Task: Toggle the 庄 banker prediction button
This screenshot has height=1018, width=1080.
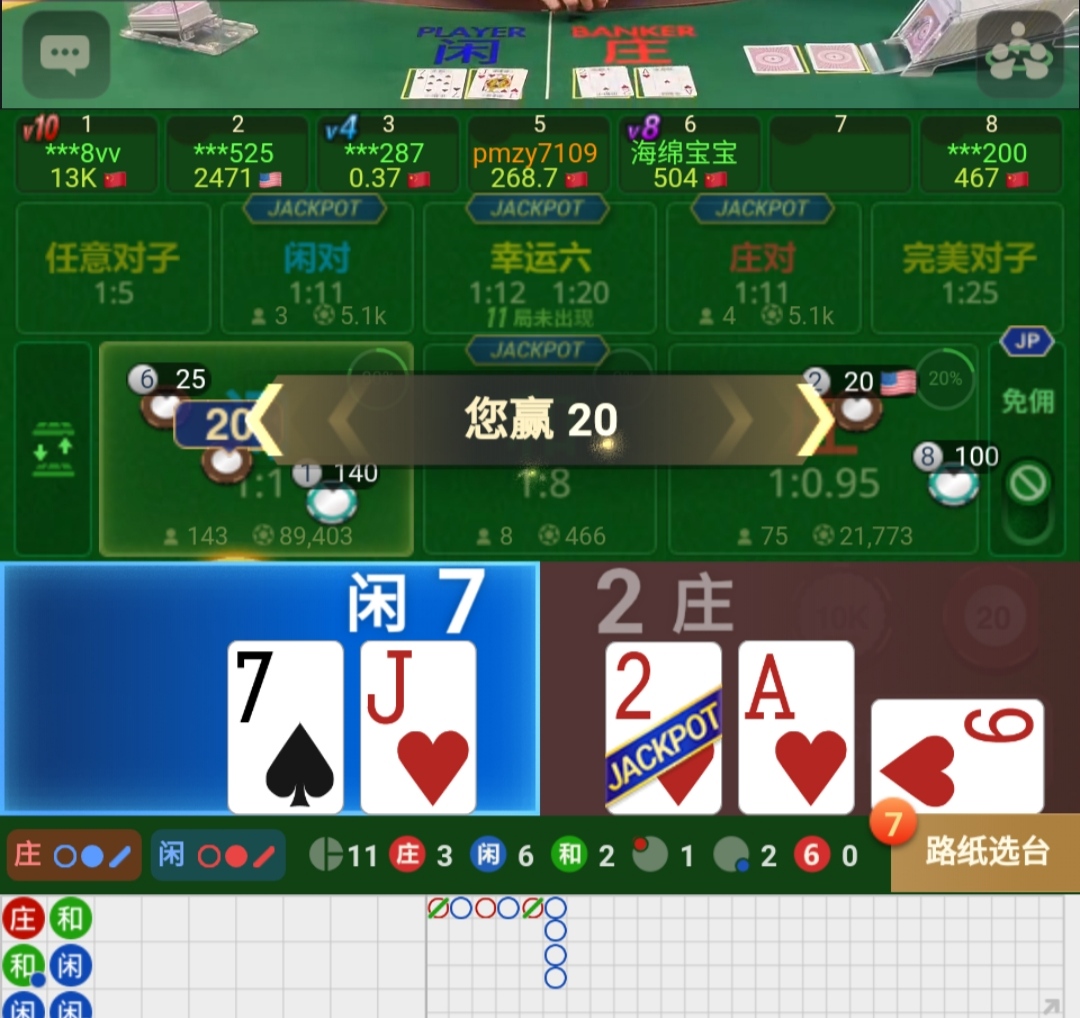Action: click(74, 855)
